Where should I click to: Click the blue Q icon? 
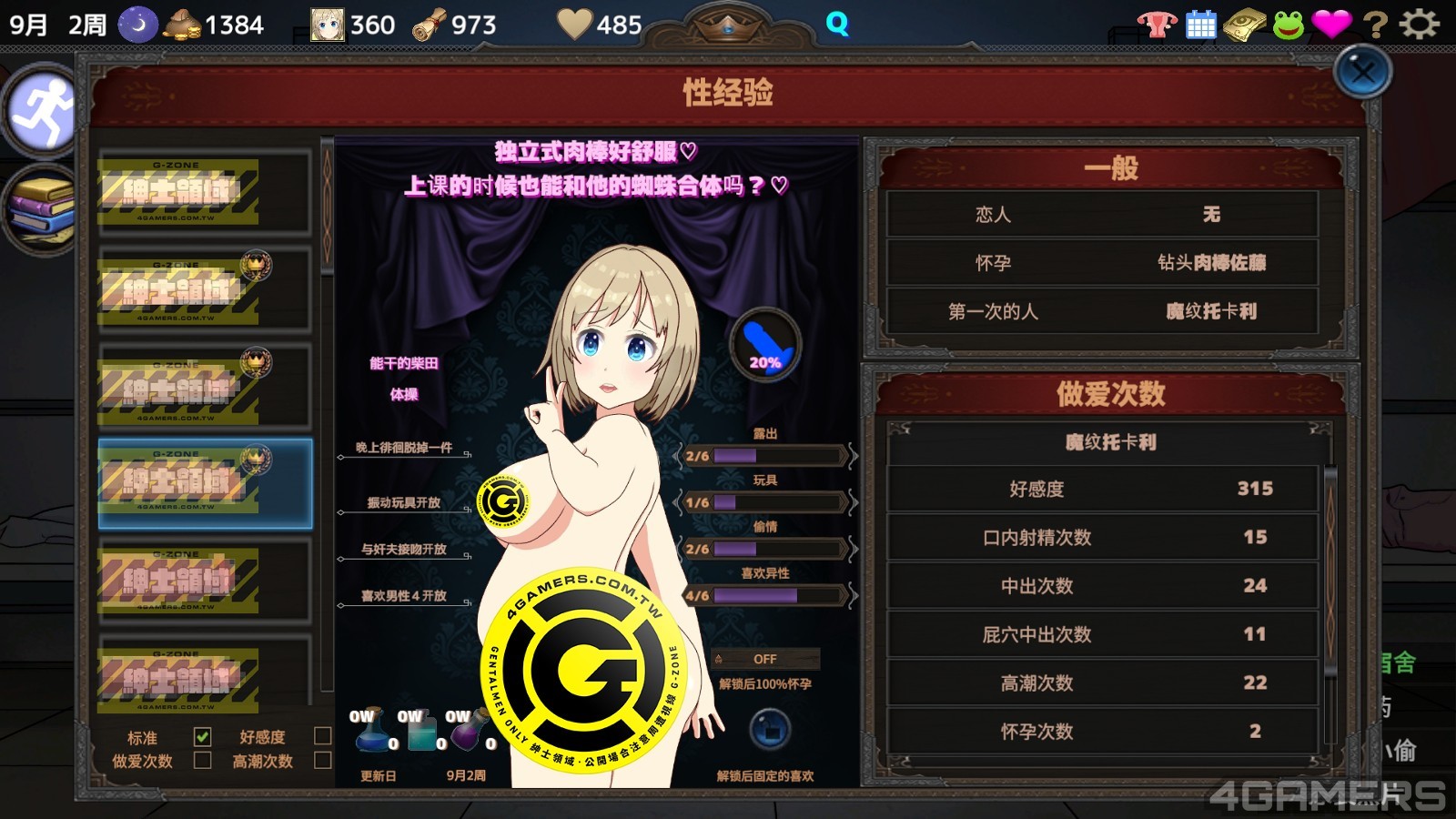tap(837, 25)
